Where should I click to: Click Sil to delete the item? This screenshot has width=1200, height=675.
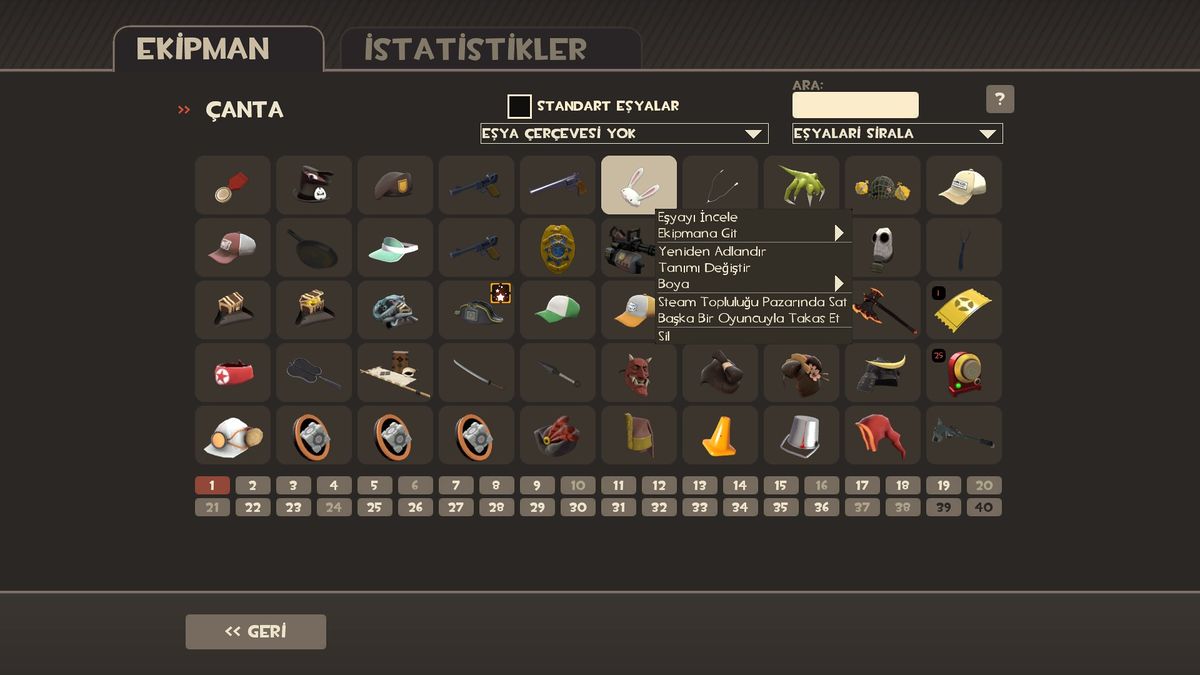pyautogui.click(x=665, y=337)
